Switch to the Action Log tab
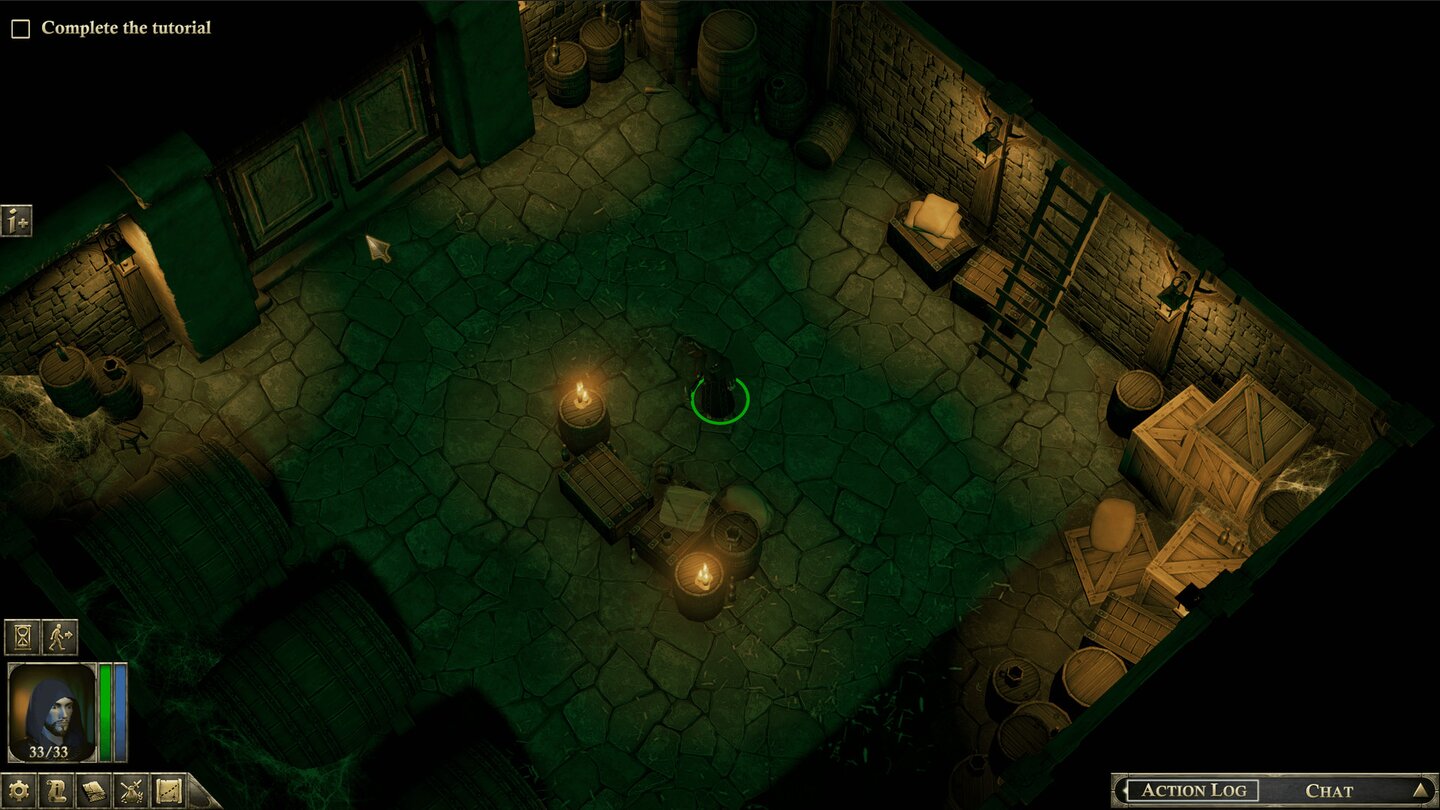Screen dimensions: 1440x810 click(x=1195, y=789)
